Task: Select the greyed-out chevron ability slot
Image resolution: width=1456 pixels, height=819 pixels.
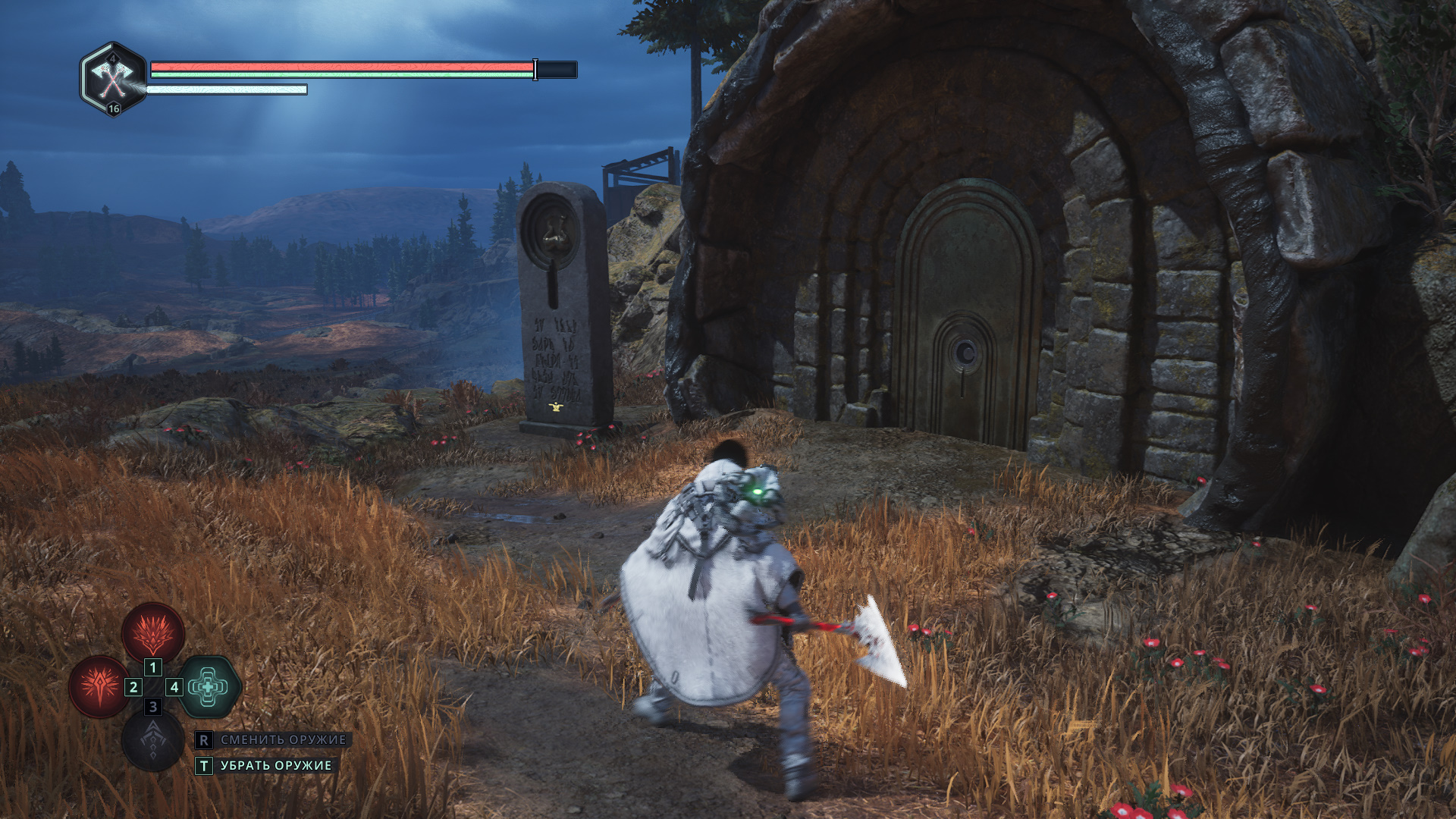Action: coord(152,740)
